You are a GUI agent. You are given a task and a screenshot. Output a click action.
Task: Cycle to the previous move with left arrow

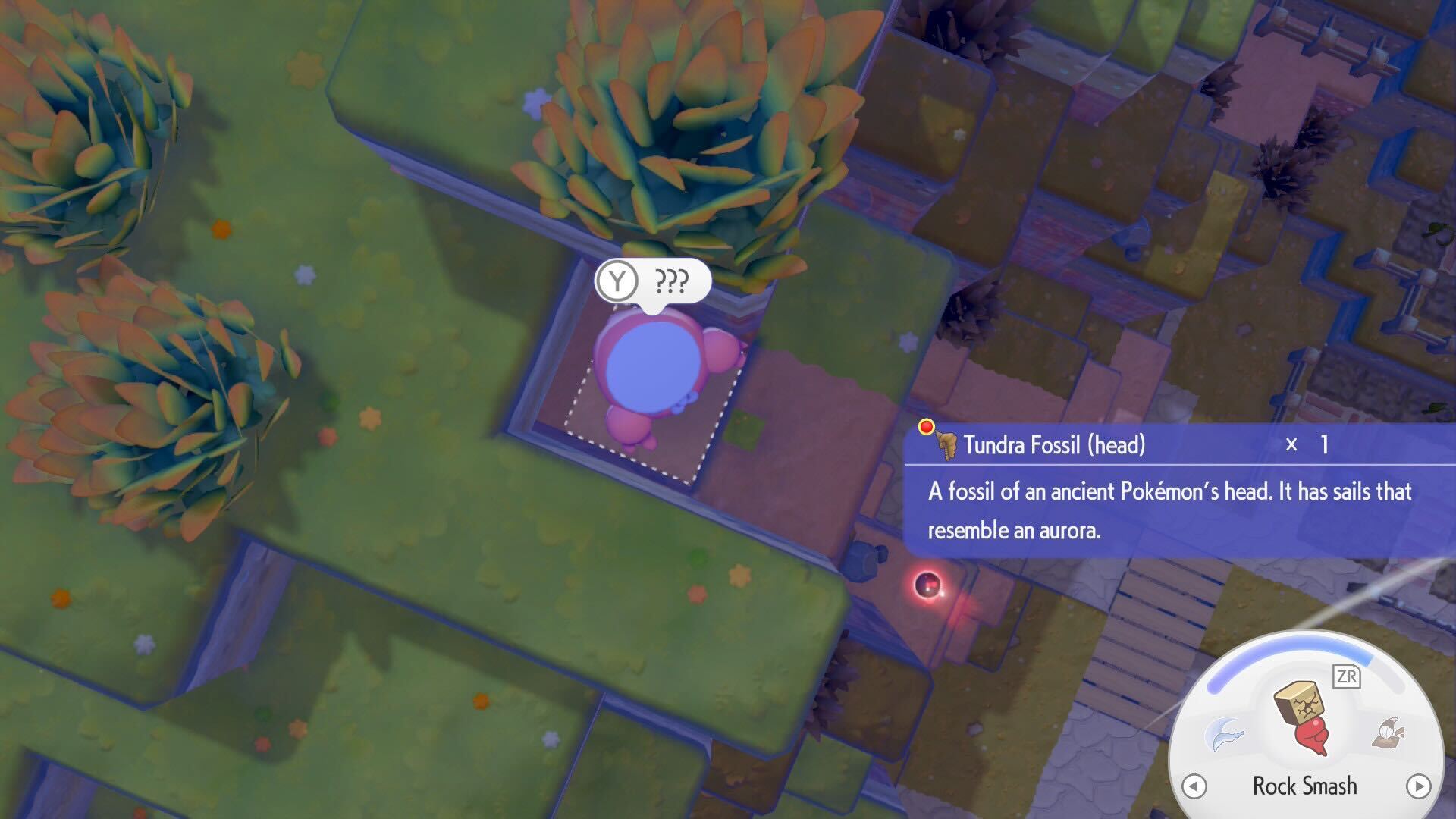tap(1194, 786)
